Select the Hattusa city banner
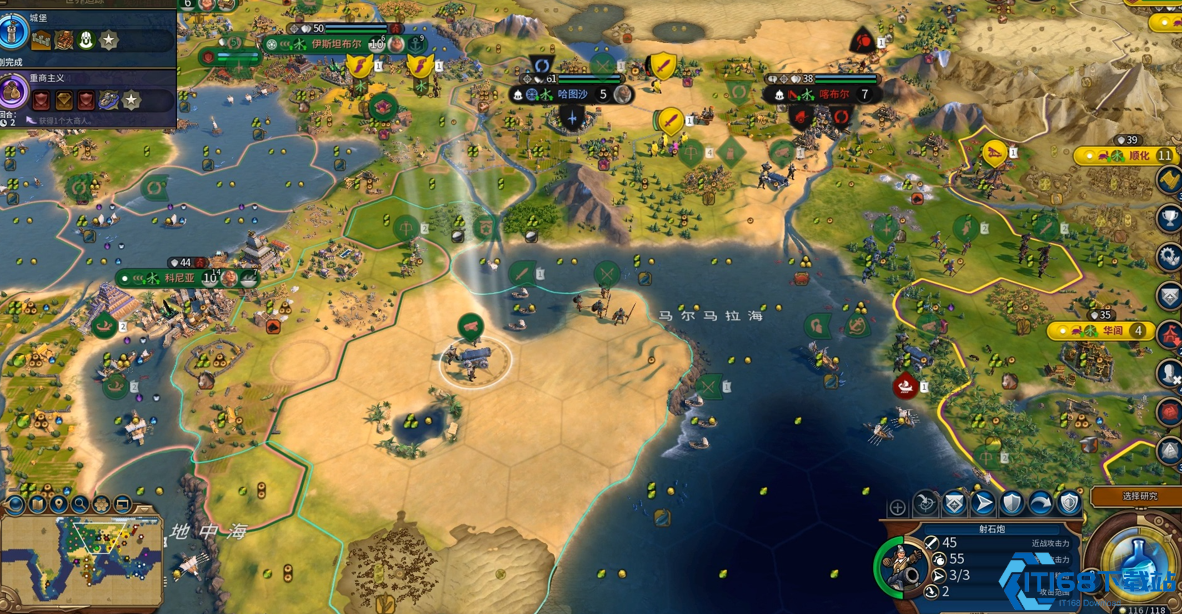Viewport: 1182px width, 614px height. coord(573,94)
